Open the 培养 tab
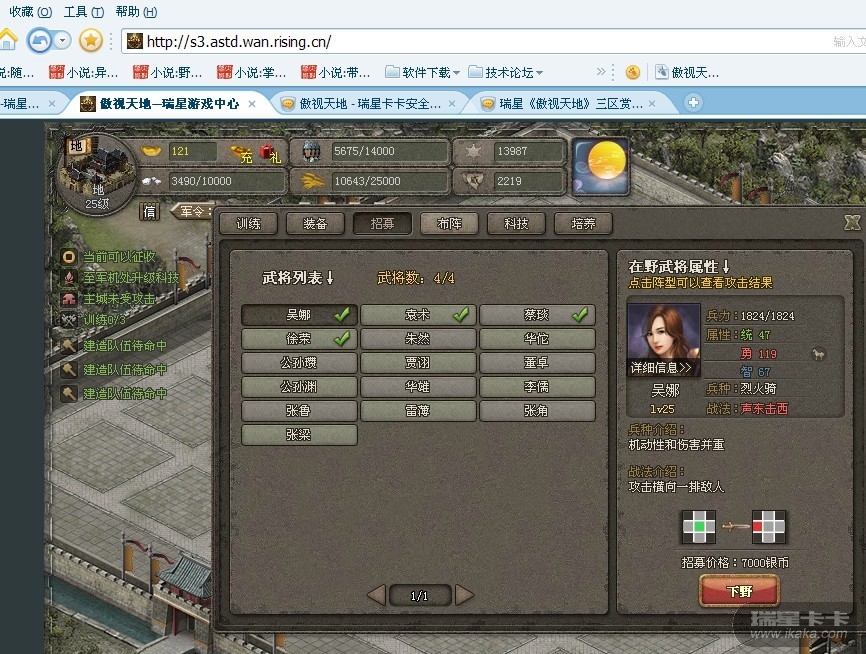866x654 pixels. [583, 224]
